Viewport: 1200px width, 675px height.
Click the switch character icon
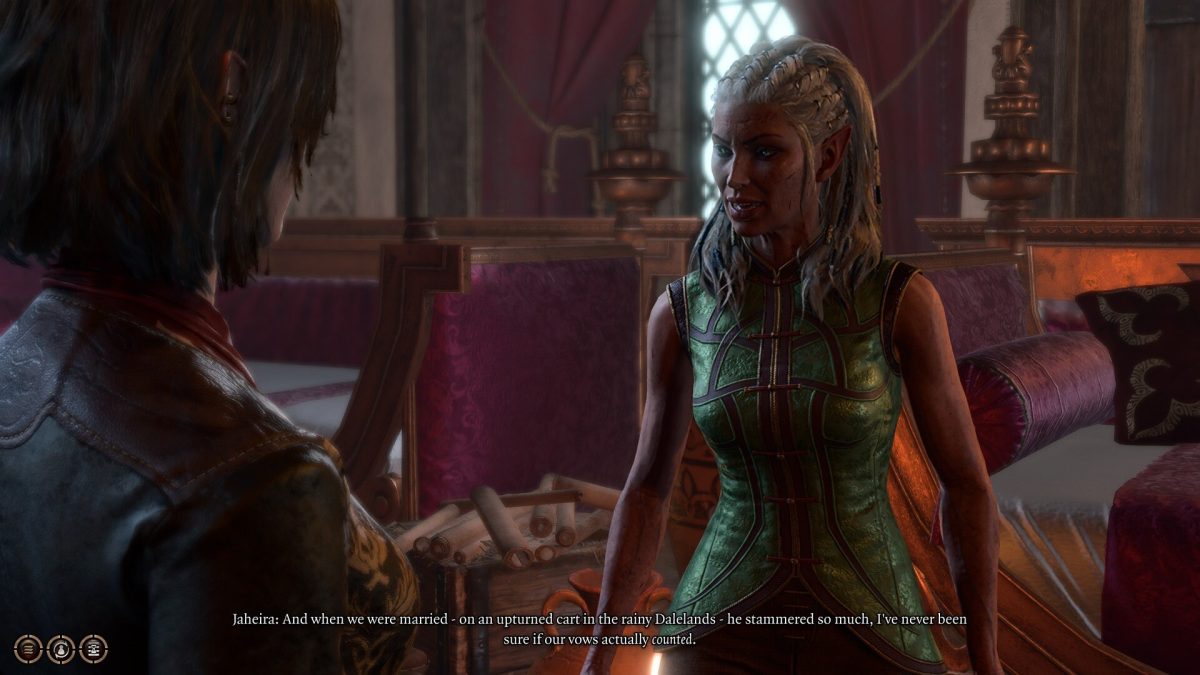point(61,649)
